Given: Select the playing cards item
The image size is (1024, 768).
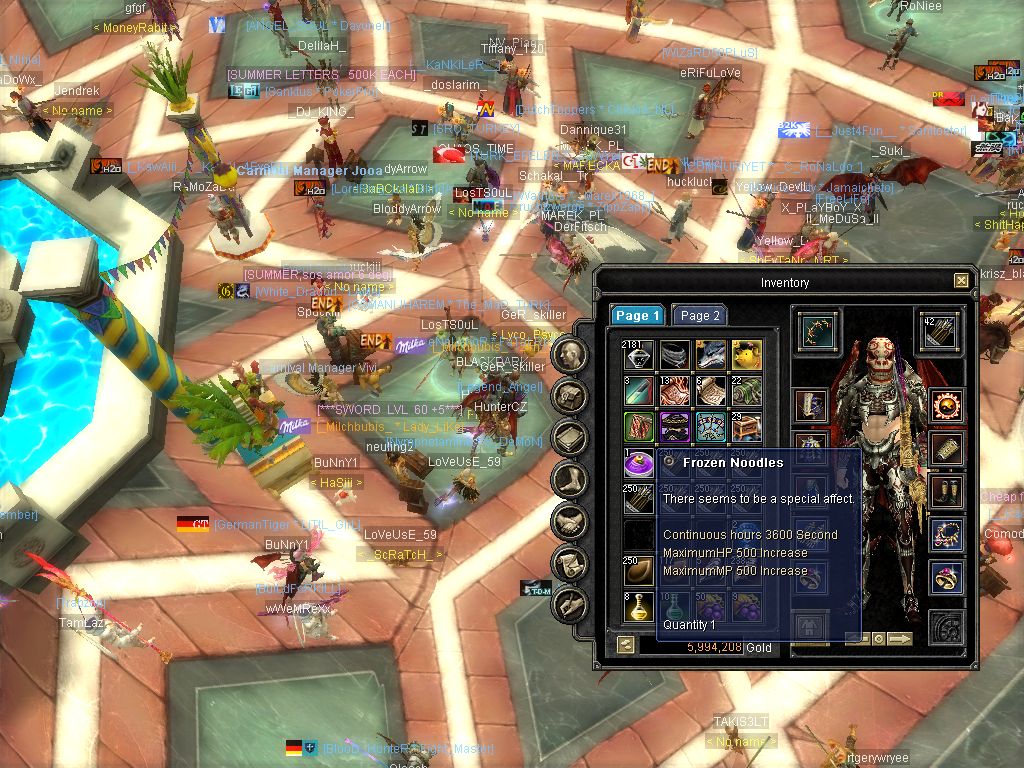Looking at the screenshot, I should 710,426.
